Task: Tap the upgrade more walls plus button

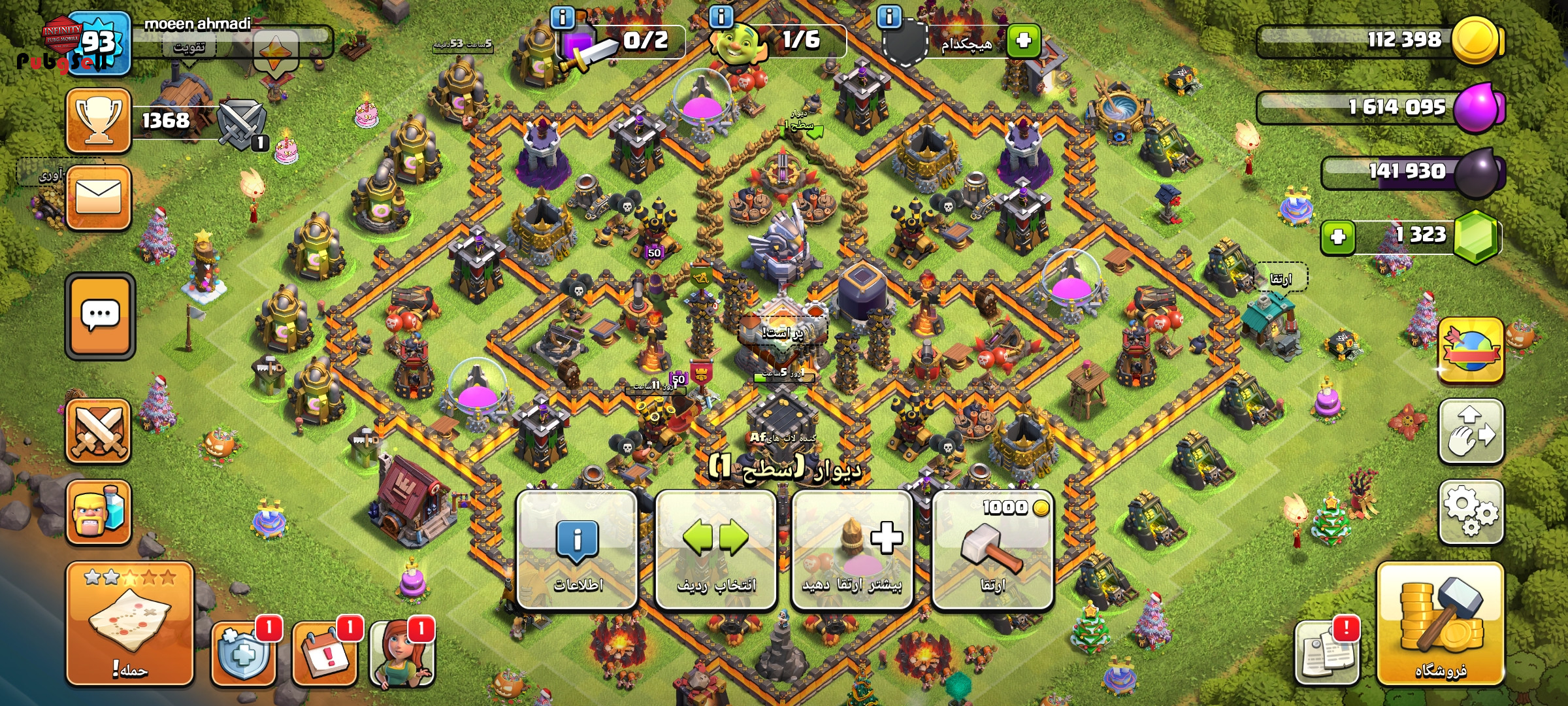Action: [x=852, y=550]
